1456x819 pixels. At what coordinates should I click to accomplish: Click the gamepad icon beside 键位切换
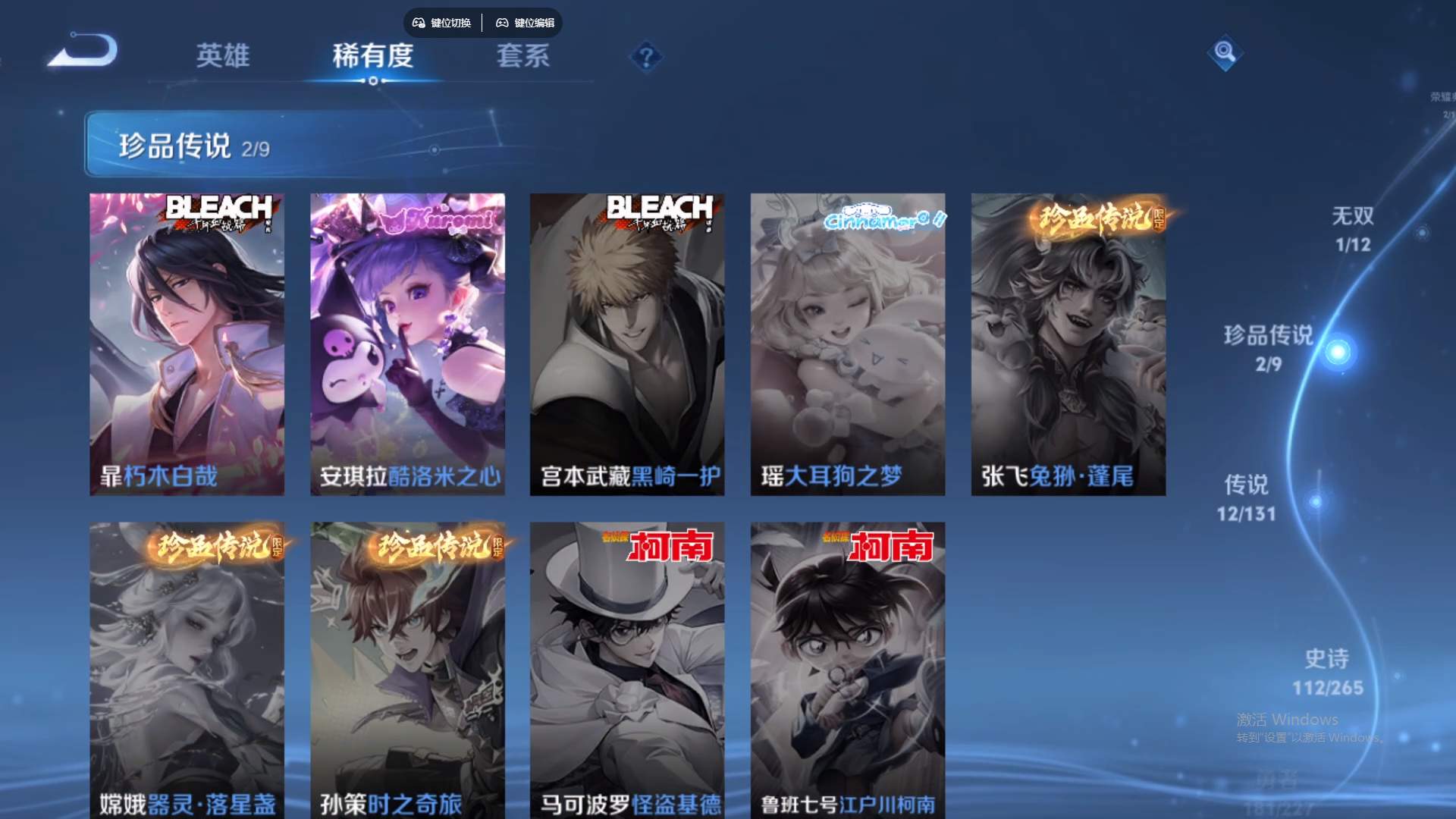click(x=418, y=23)
